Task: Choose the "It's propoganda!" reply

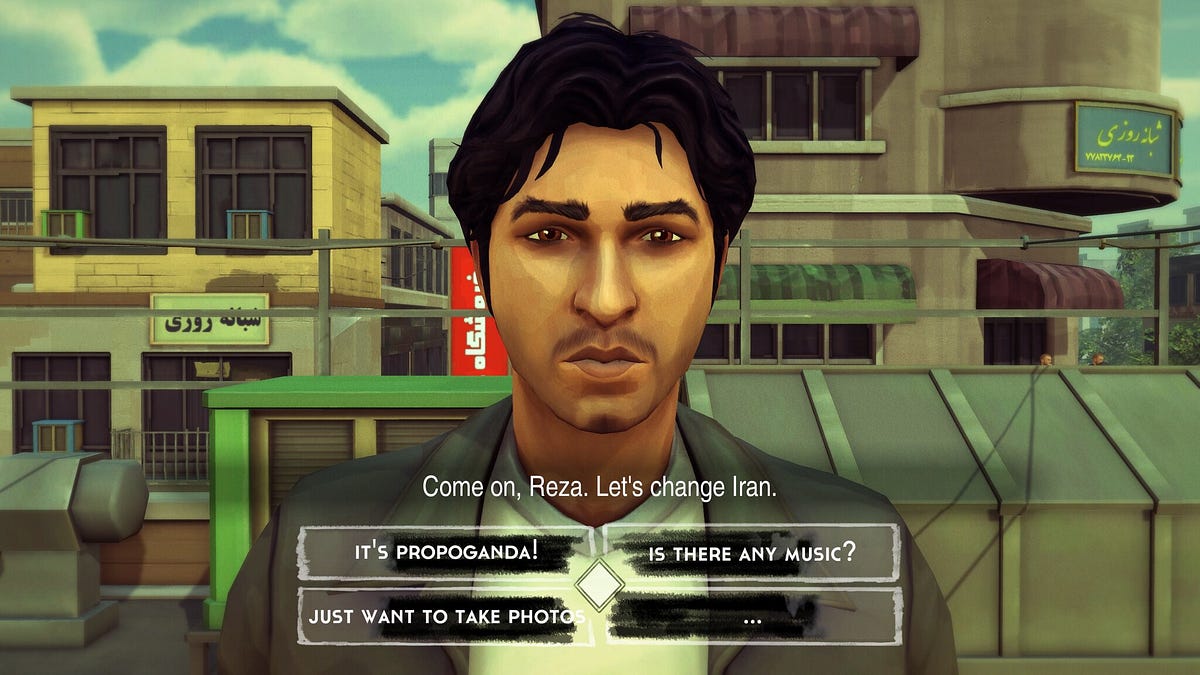Action: coord(446,552)
